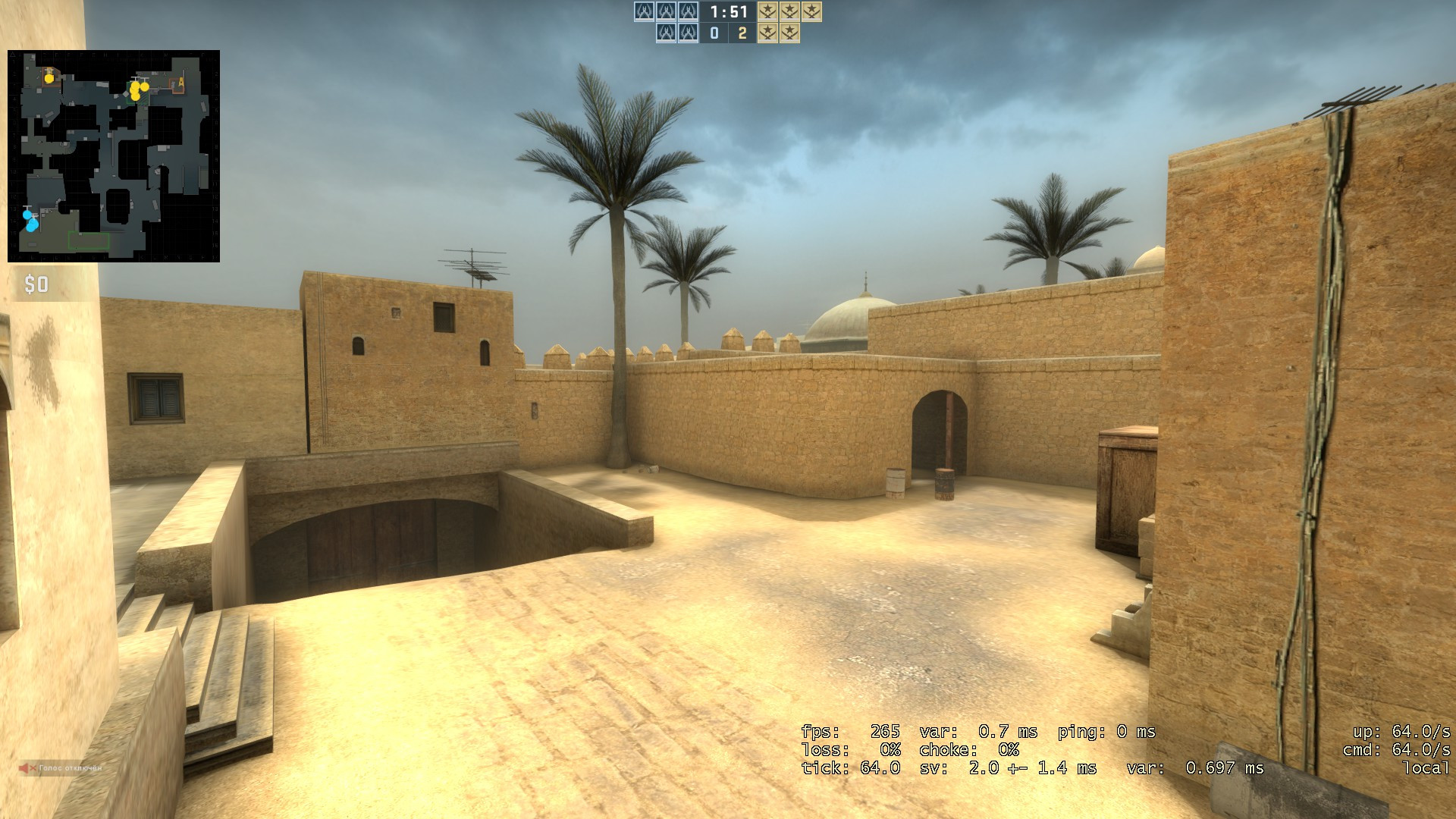Click the third alive CT player icon

(x=688, y=12)
